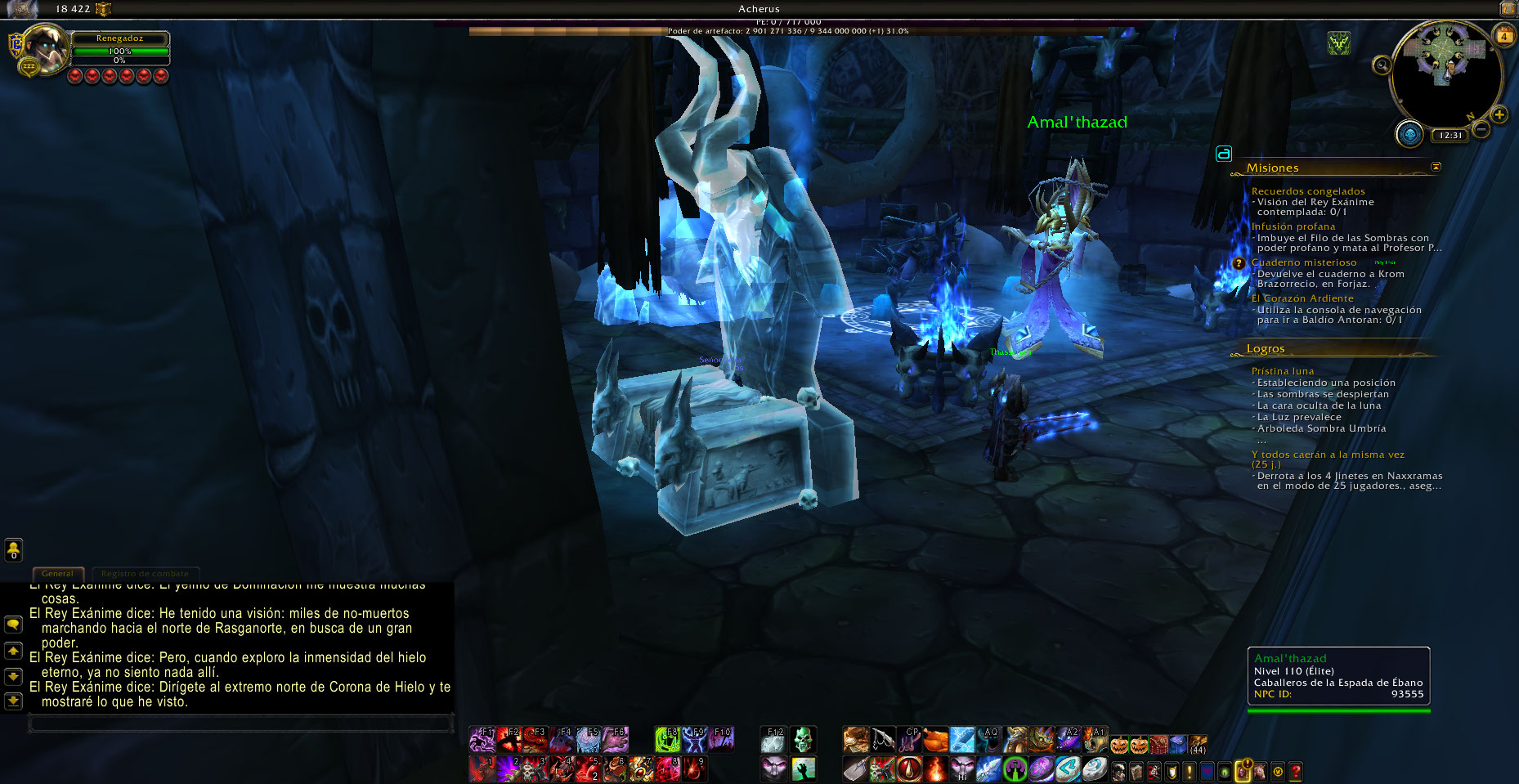Use the green skull ability icon

(803, 739)
